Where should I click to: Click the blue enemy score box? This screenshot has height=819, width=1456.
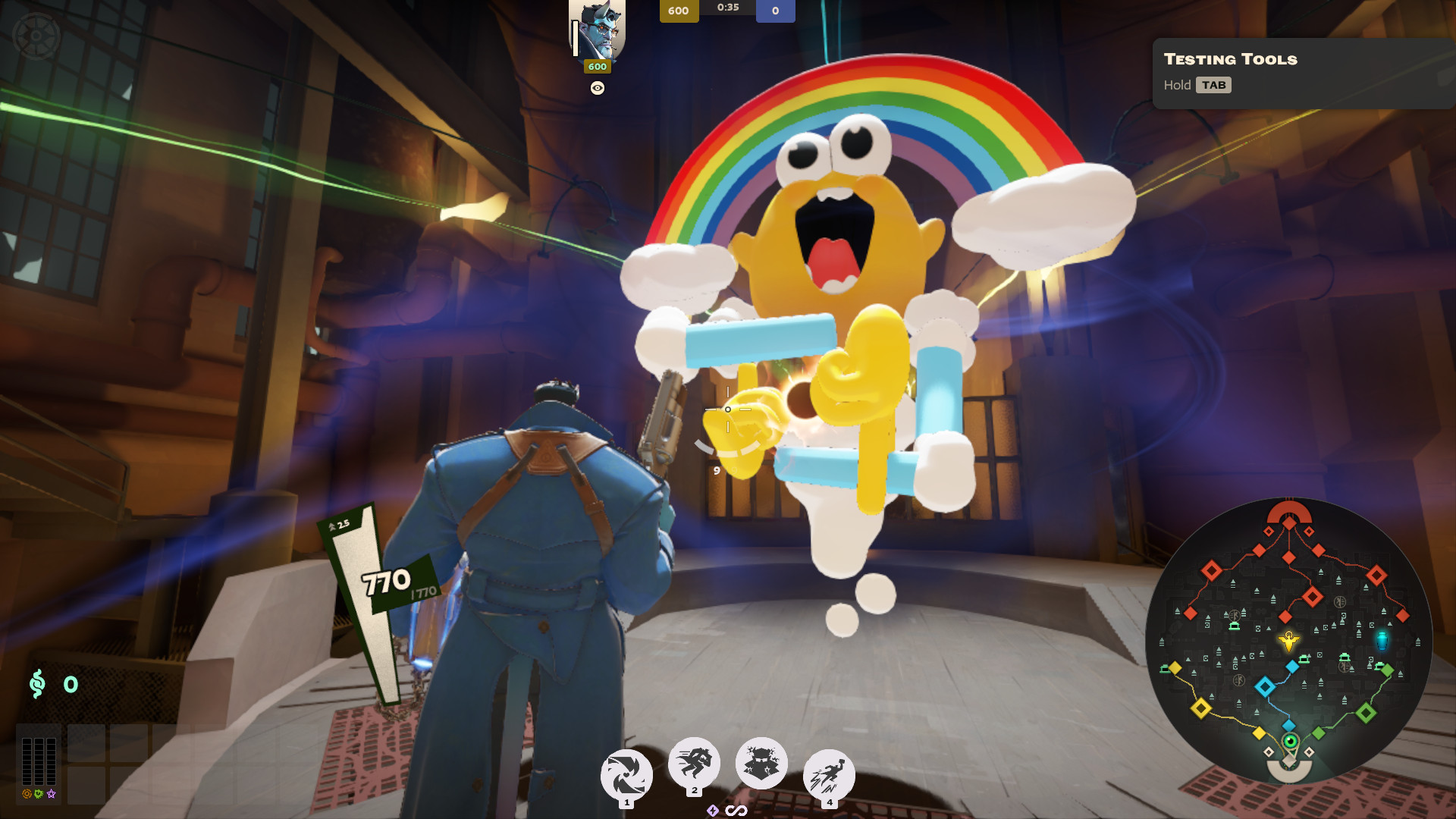(774, 11)
